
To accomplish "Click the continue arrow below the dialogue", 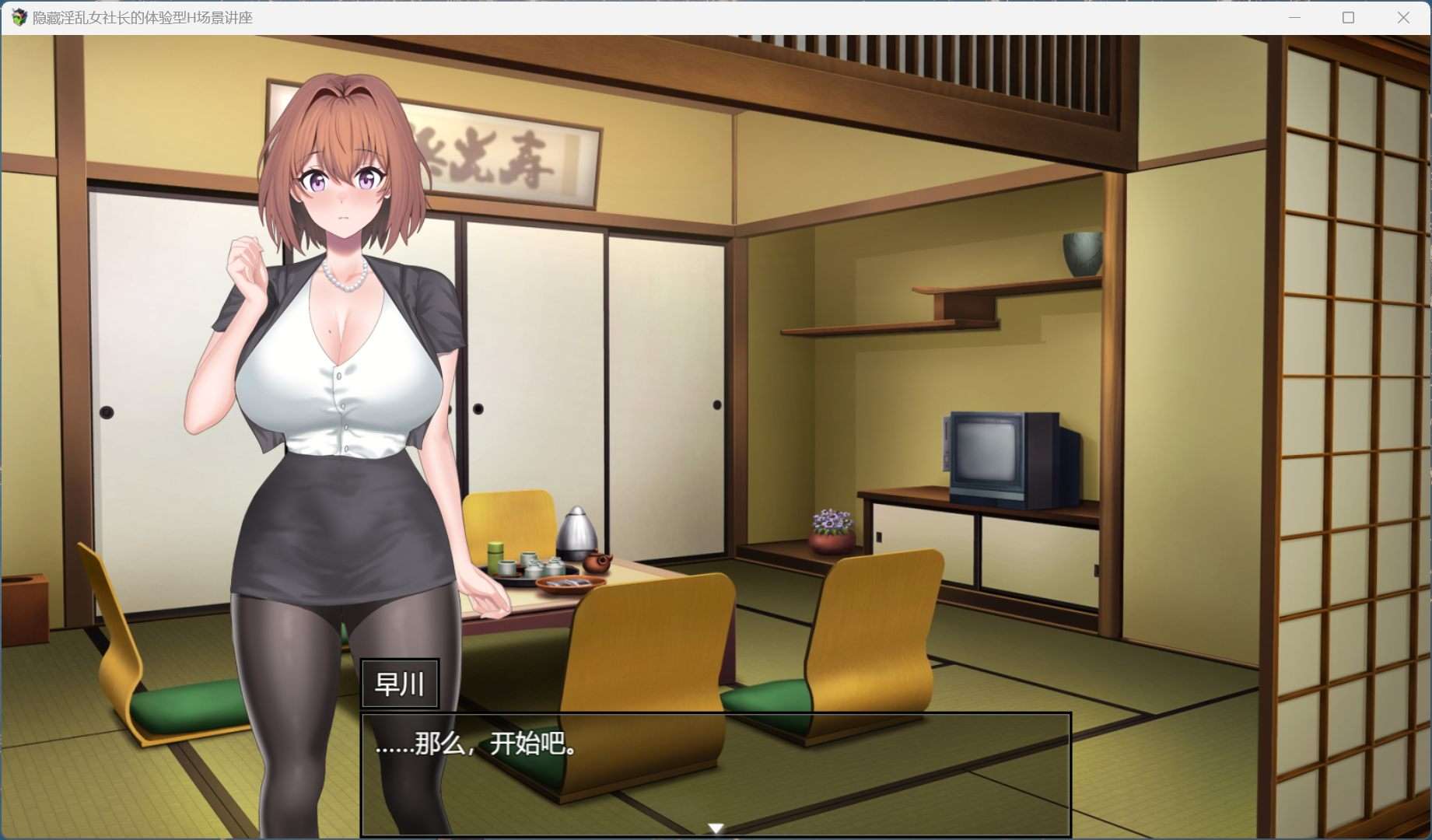I will (714, 827).
